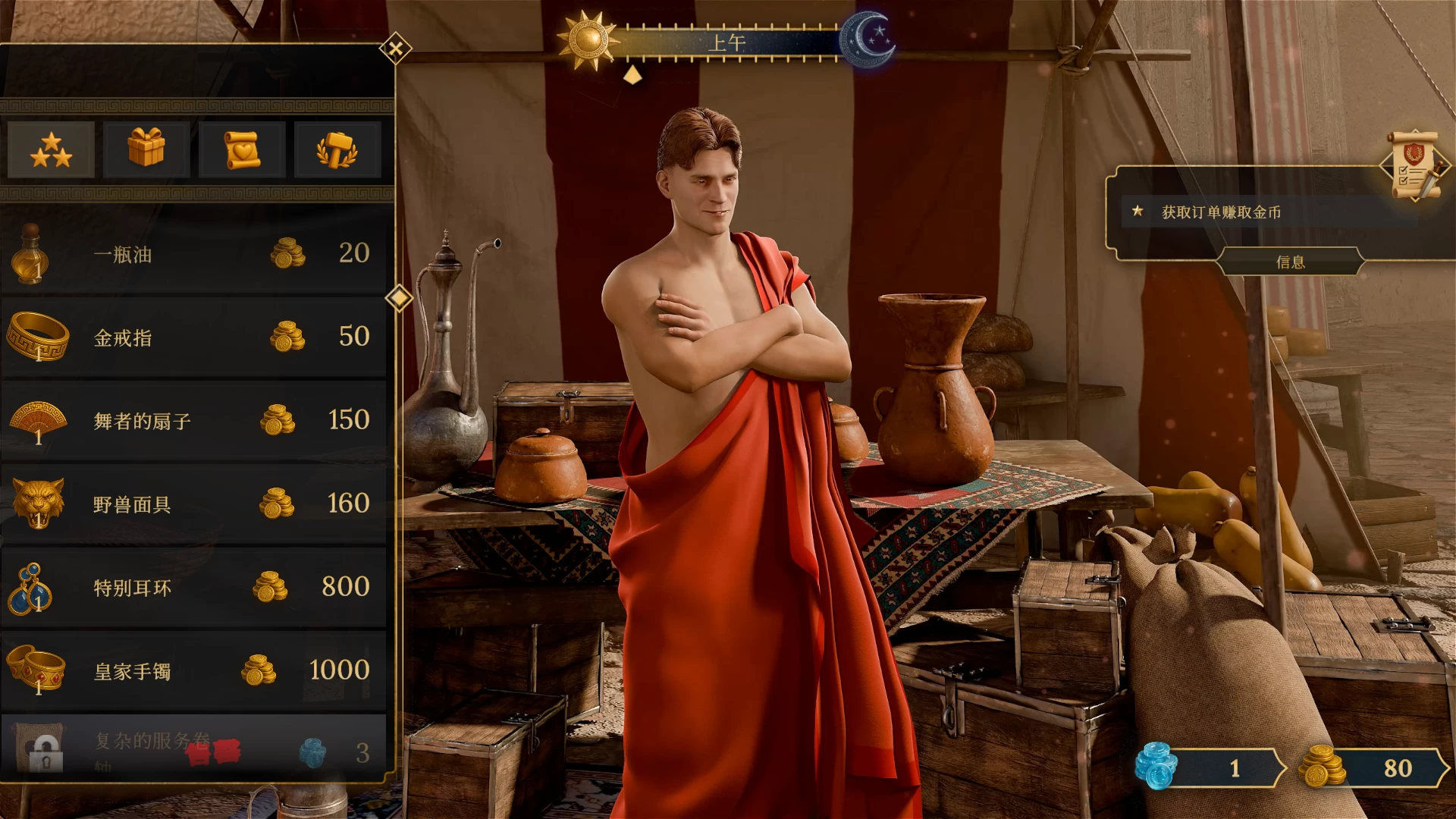Screen dimensions: 1456x819
Task: Close the shop panel
Action: 395,50
